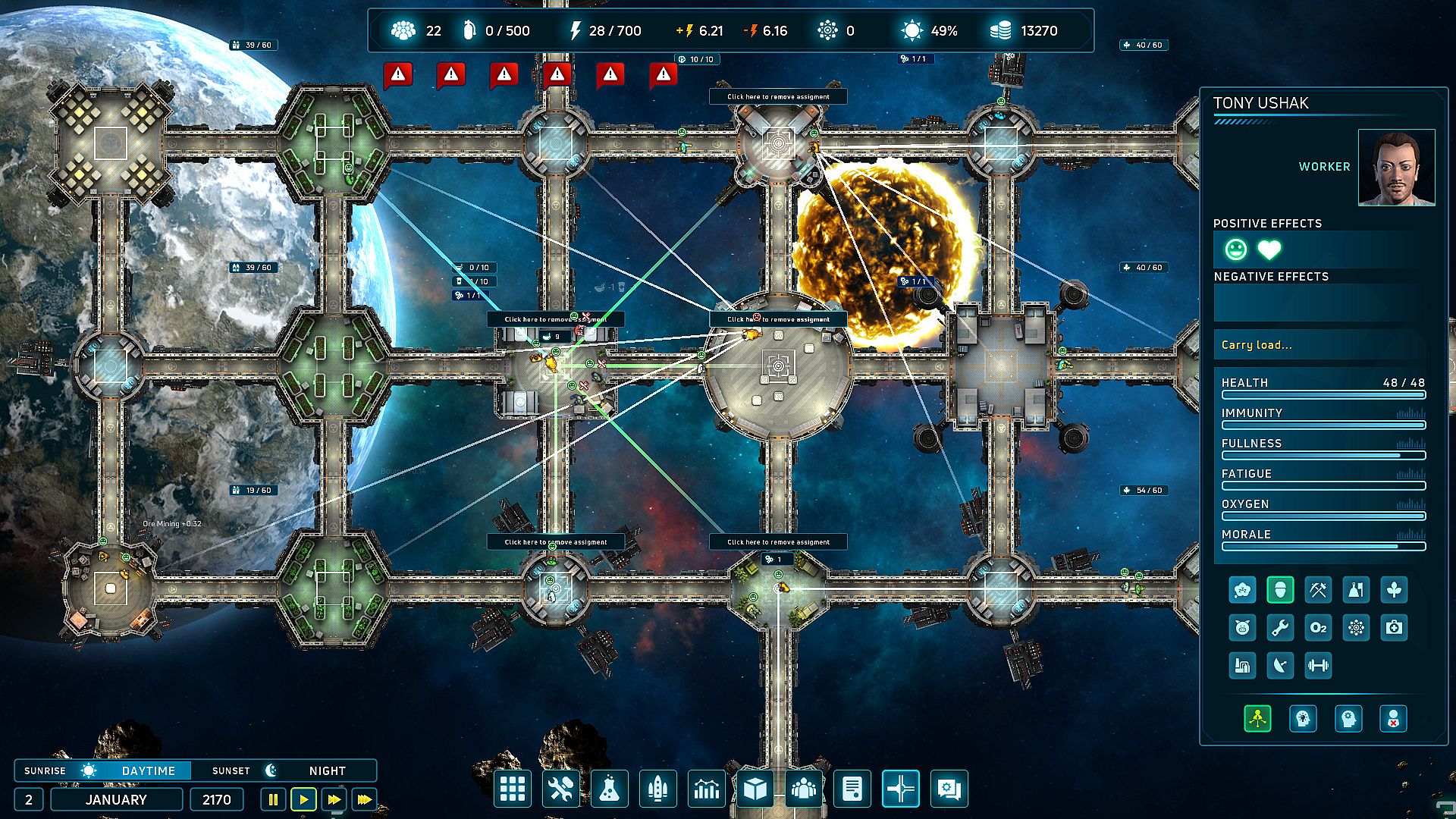This screenshot has width=1456, height=819.
Task: Open the crew group list
Action: [803, 789]
